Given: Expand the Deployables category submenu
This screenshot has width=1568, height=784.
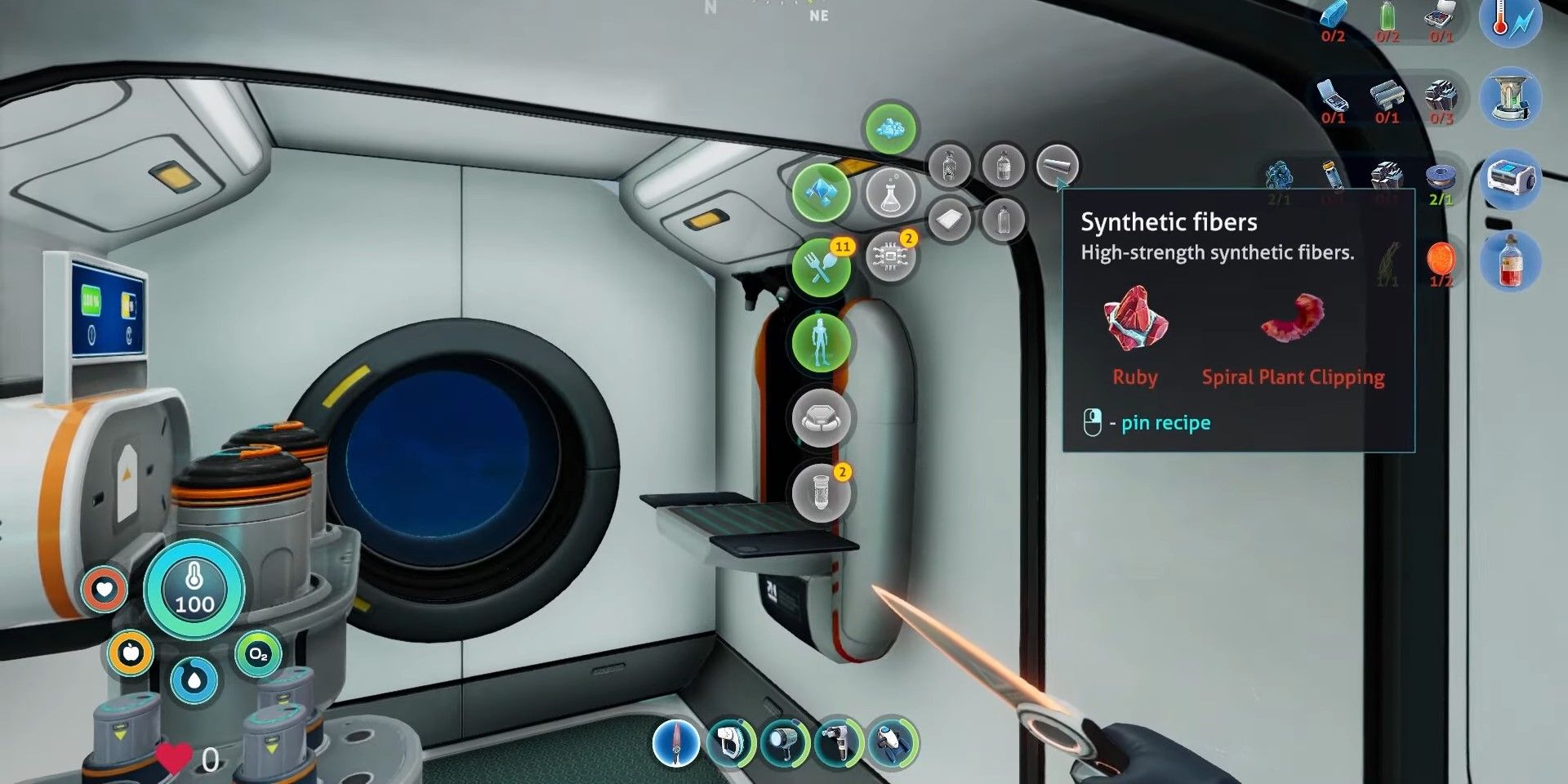Looking at the screenshot, I should [819, 418].
